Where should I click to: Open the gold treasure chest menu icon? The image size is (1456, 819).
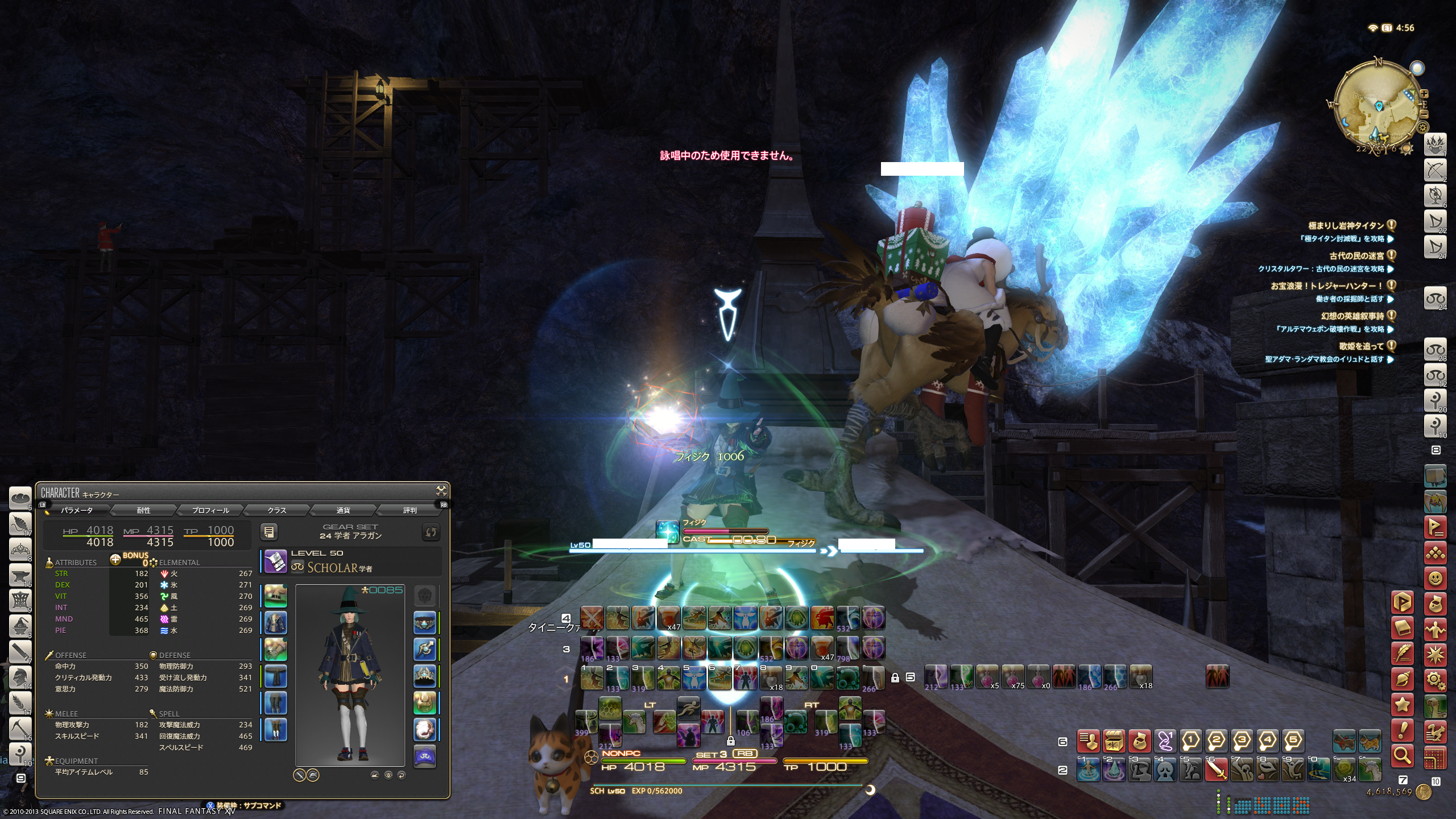pos(1114,741)
